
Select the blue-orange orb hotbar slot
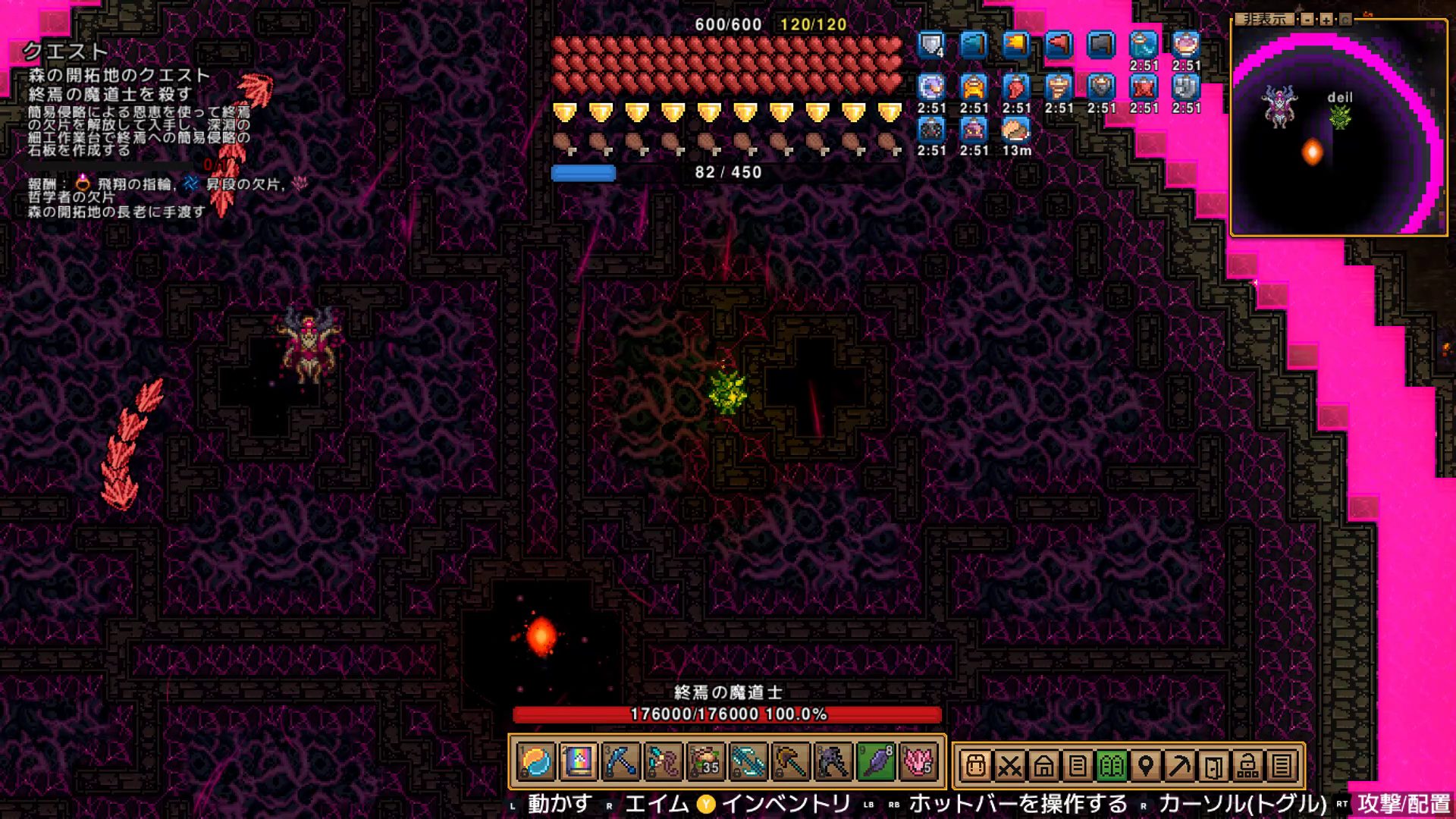pyautogui.click(x=536, y=762)
